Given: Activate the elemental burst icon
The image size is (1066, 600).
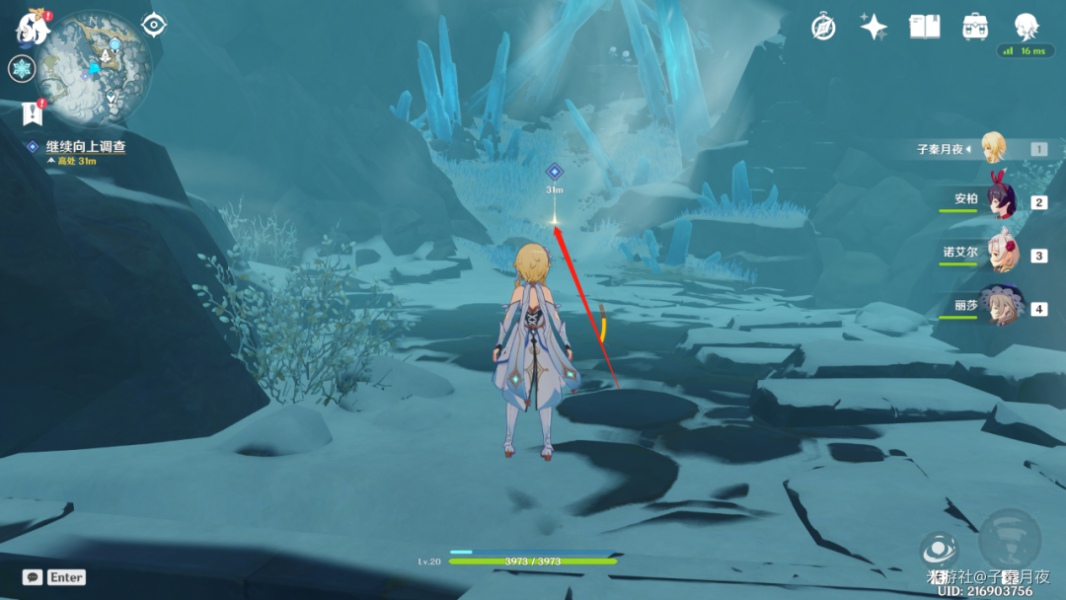Looking at the screenshot, I should [x=1009, y=539].
